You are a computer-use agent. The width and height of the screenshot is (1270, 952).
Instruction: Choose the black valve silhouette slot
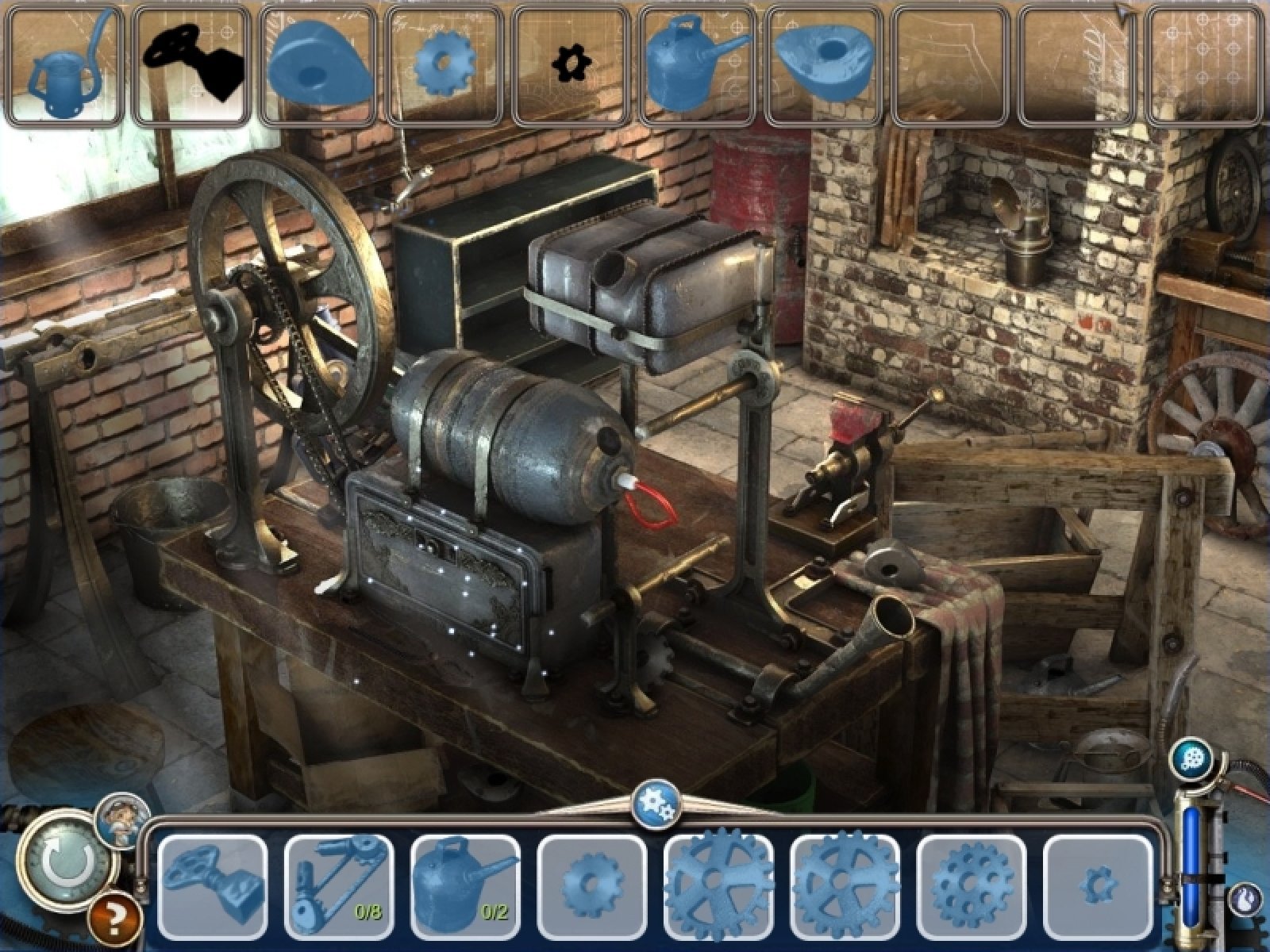pos(192,65)
